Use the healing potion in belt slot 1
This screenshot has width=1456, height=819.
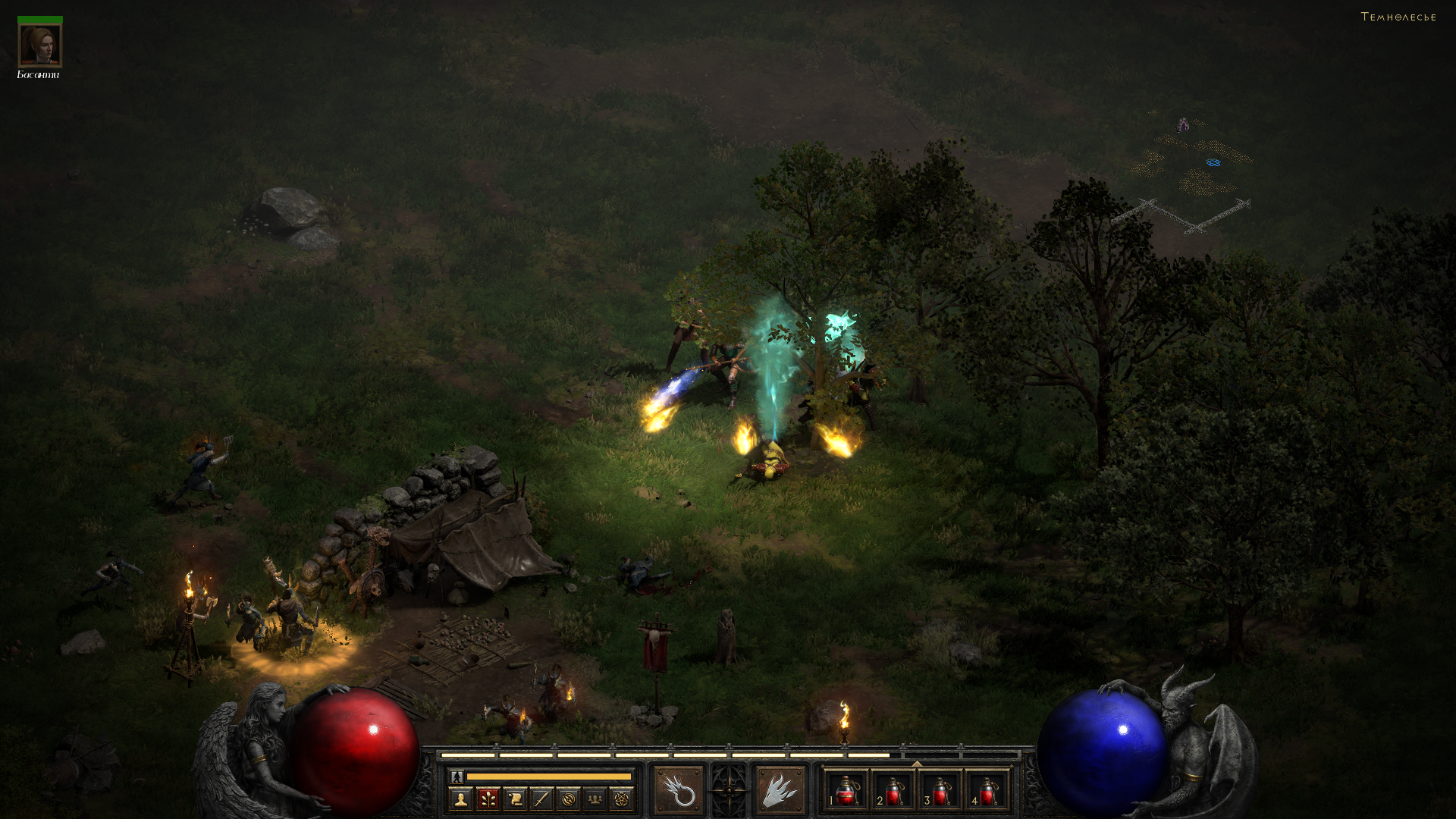[846, 791]
